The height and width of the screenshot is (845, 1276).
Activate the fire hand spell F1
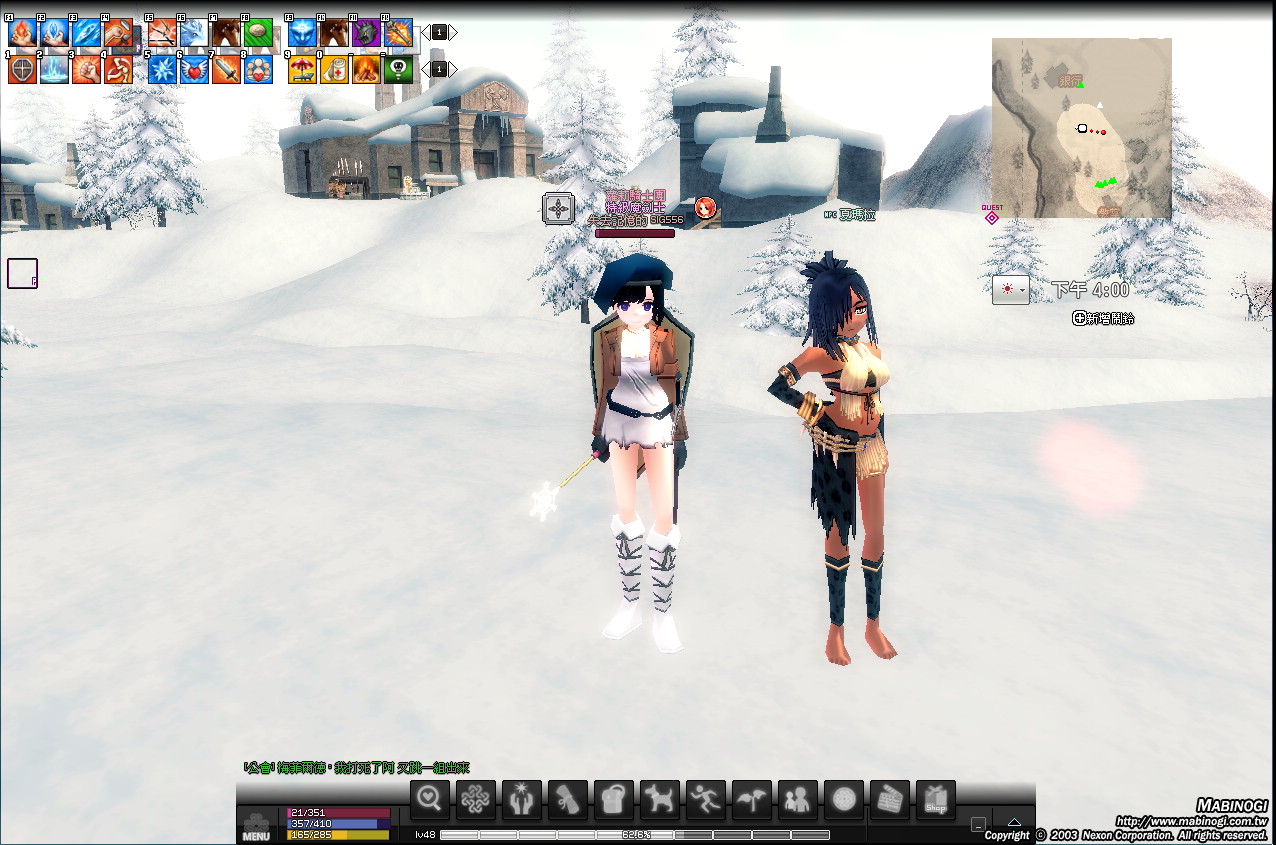coord(22,33)
